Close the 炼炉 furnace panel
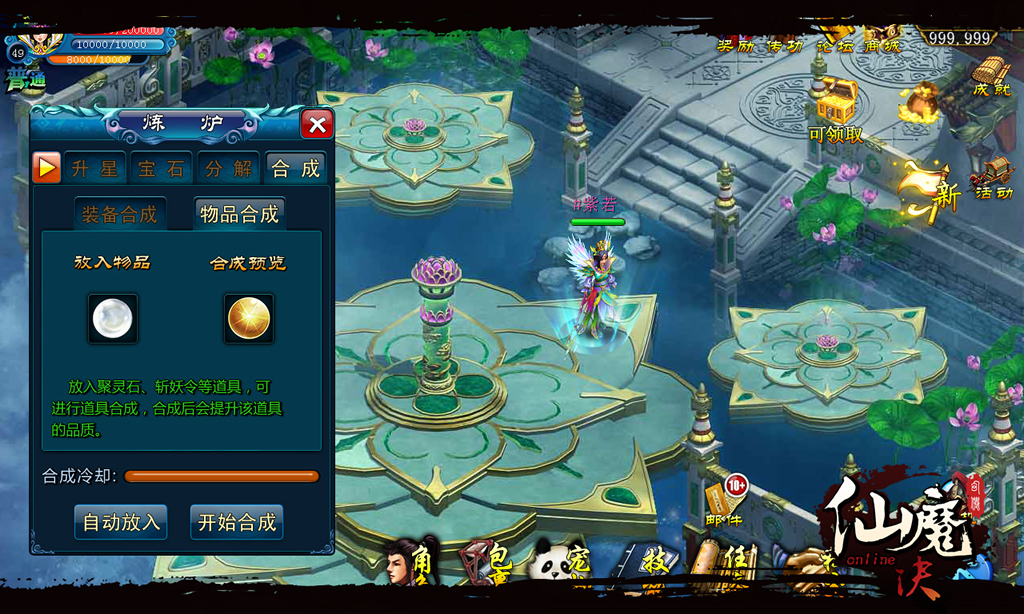 click(x=317, y=124)
